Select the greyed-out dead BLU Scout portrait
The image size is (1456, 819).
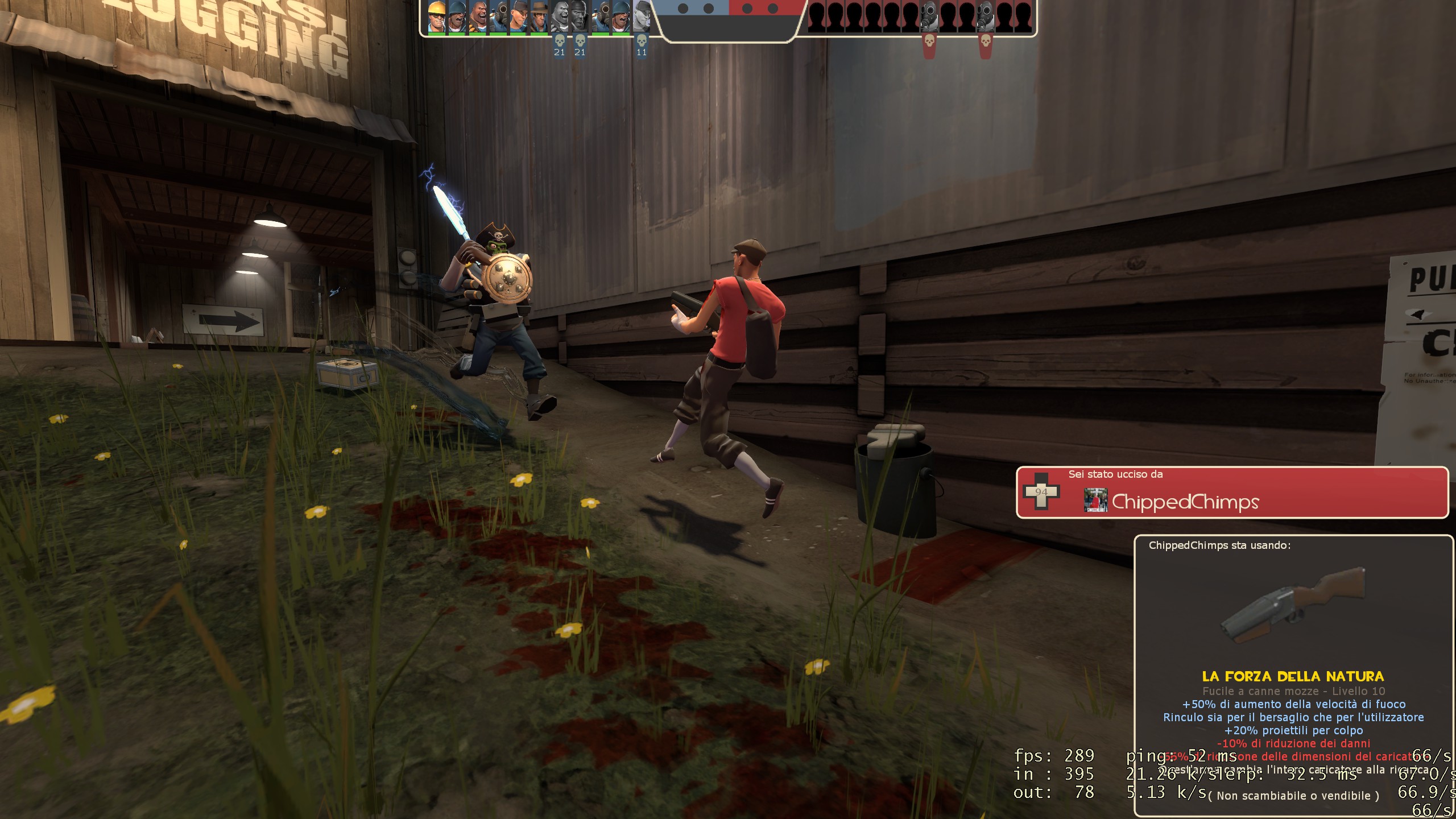642,16
